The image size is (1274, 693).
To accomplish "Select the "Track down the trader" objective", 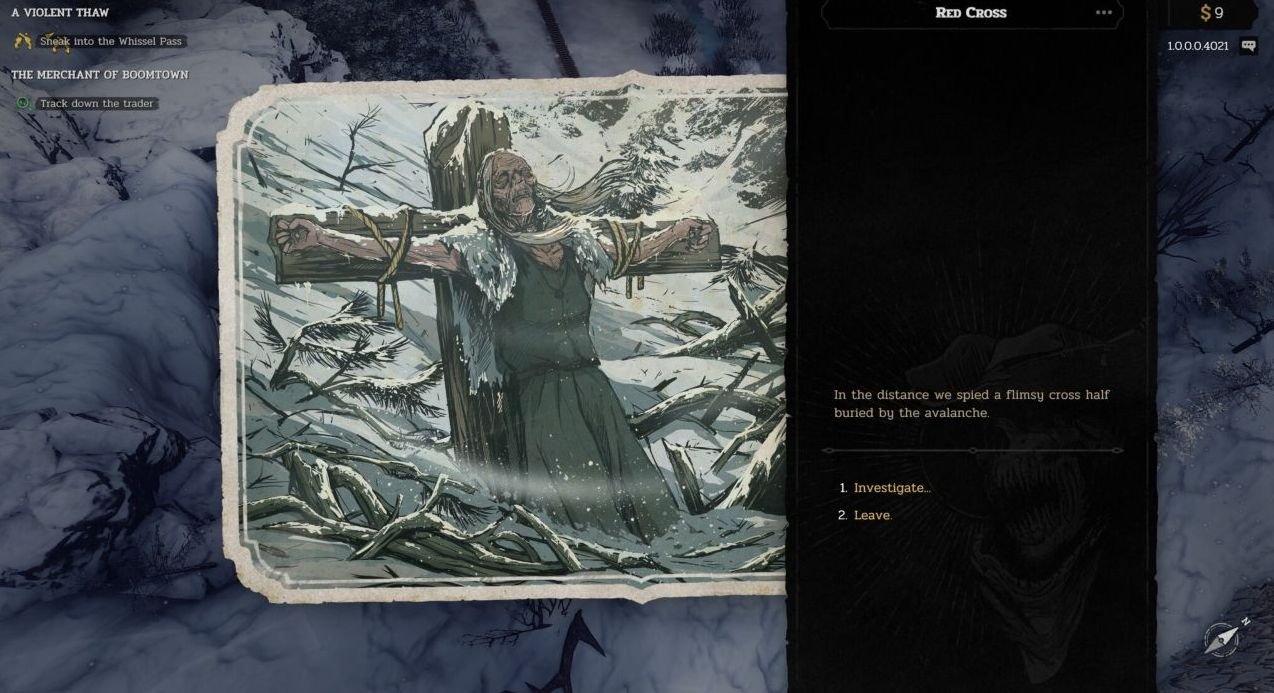I will point(96,104).
